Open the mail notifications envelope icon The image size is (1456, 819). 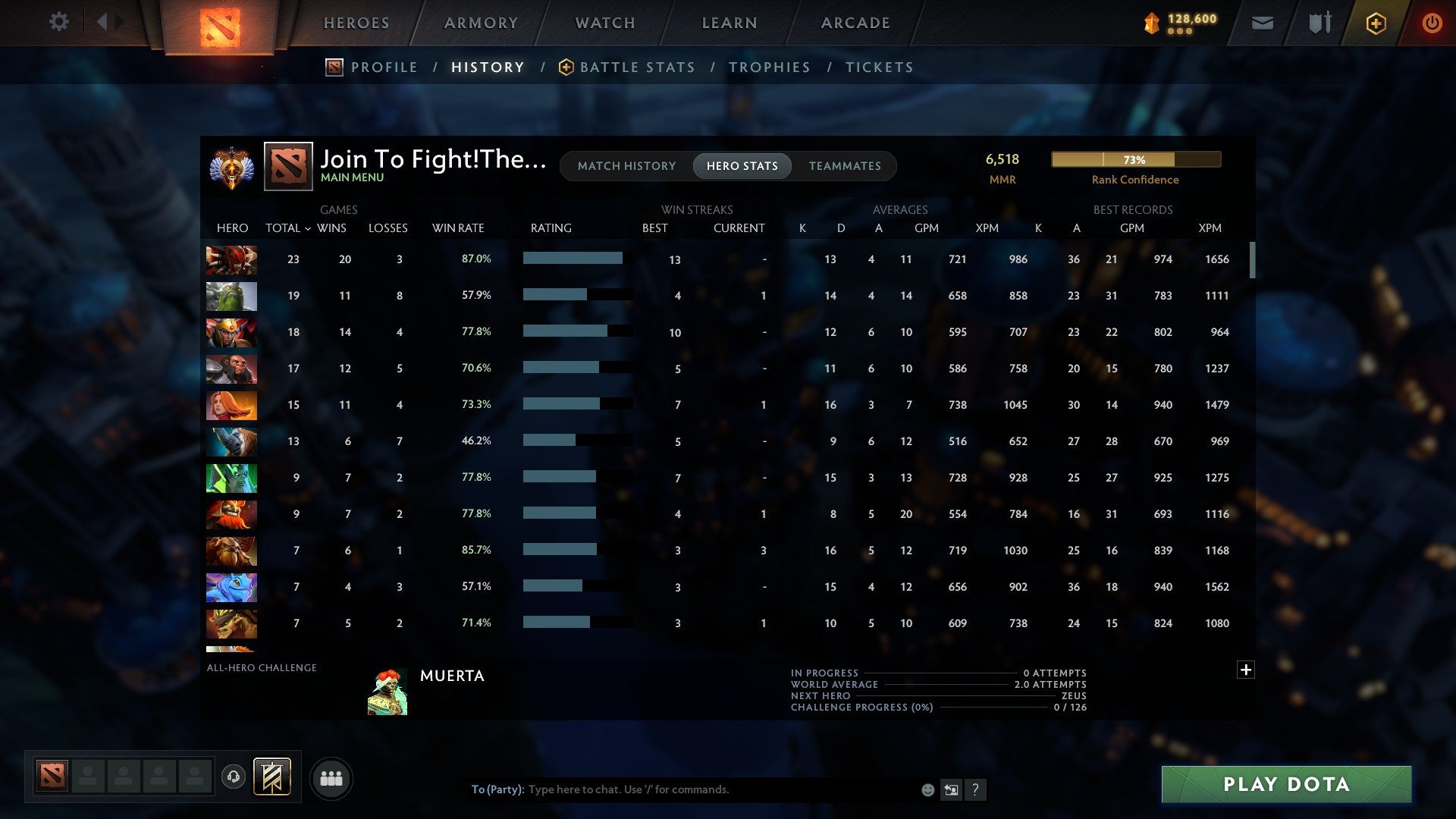pyautogui.click(x=1262, y=23)
